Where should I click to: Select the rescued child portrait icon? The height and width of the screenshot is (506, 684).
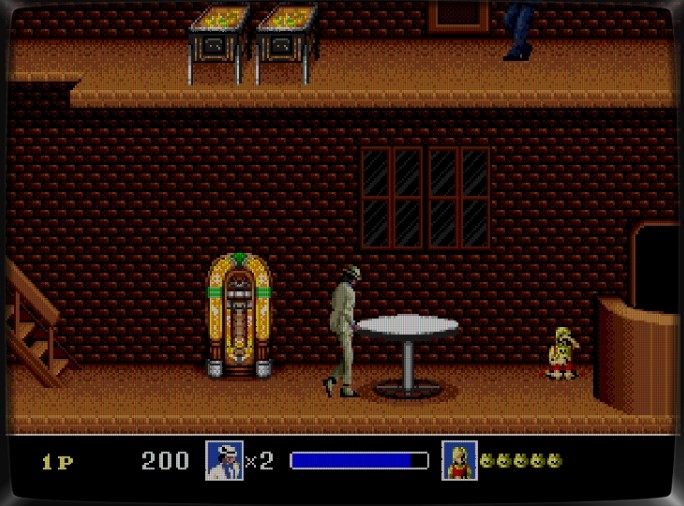pos(459,460)
